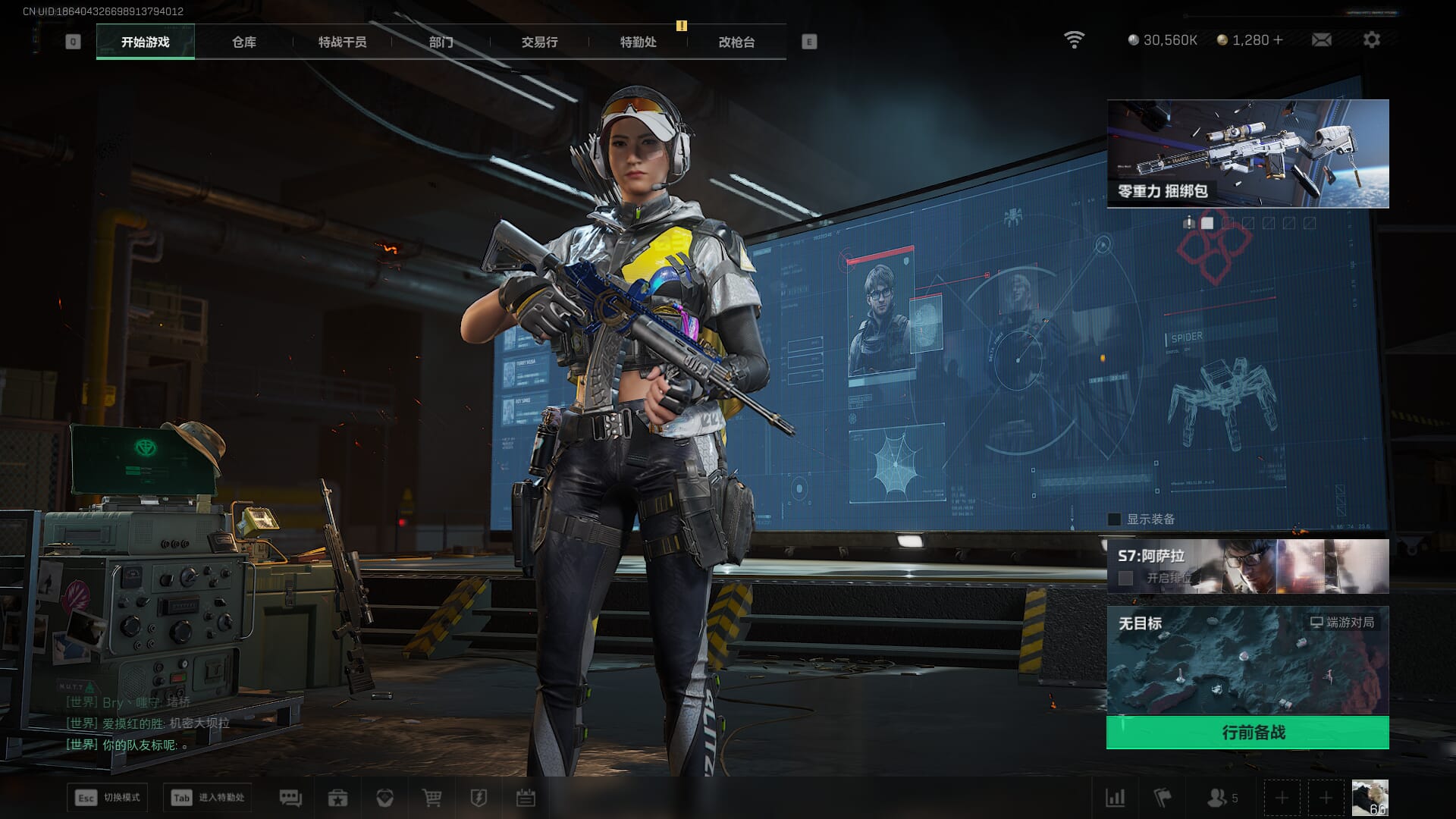Open the mail envelope inbox
The width and height of the screenshot is (1456, 819).
pyautogui.click(x=1321, y=39)
